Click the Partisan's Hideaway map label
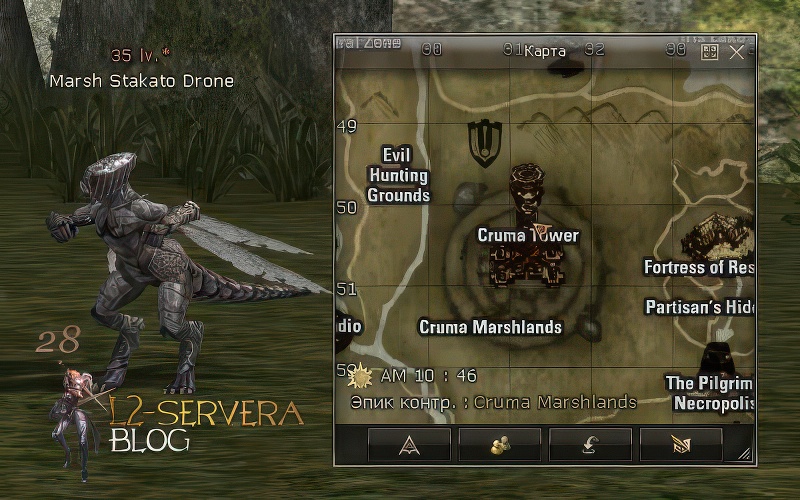The image size is (800, 500). [x=699, y=307]
